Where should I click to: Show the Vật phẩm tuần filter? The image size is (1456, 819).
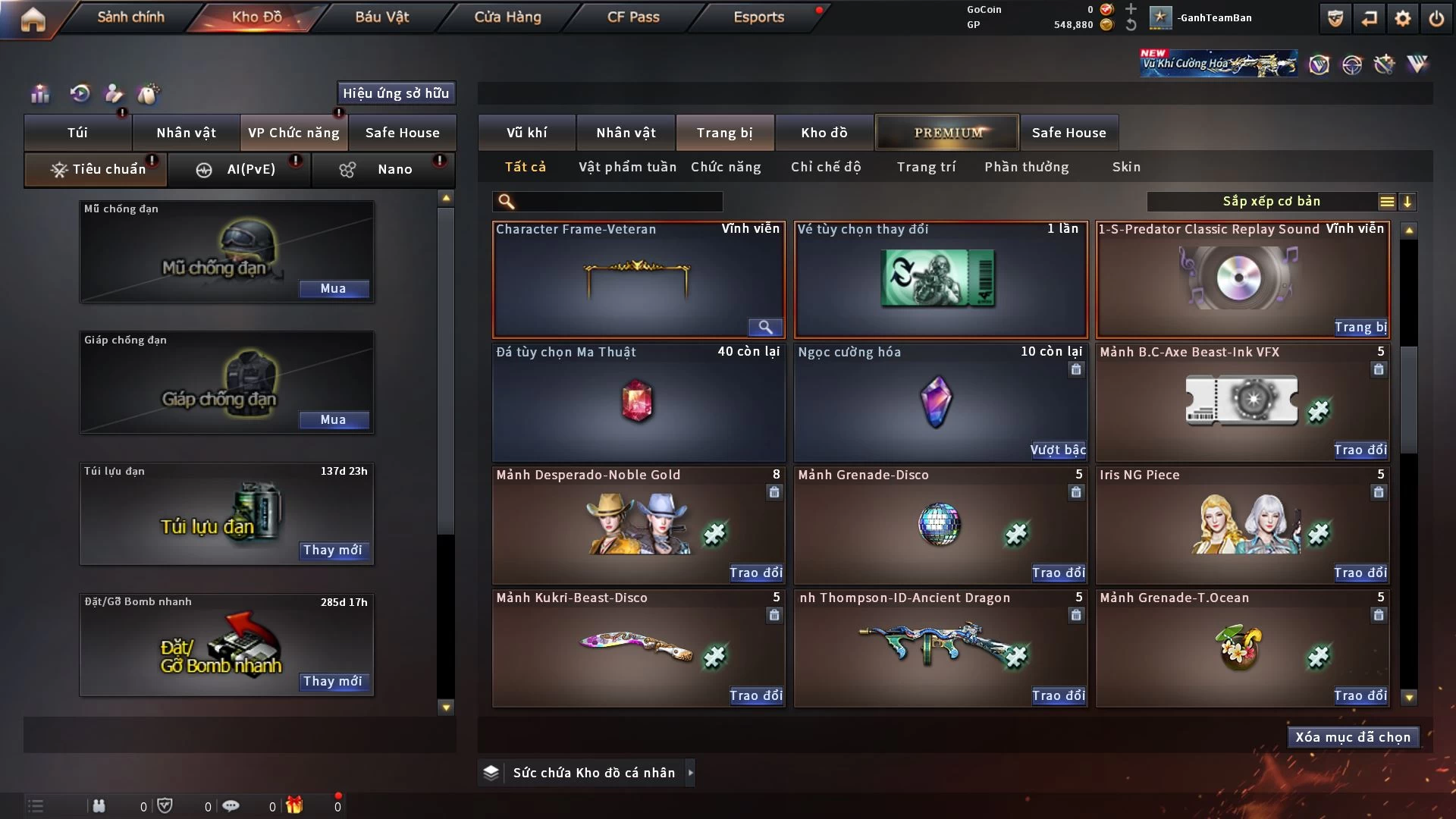tap(627, 167)
